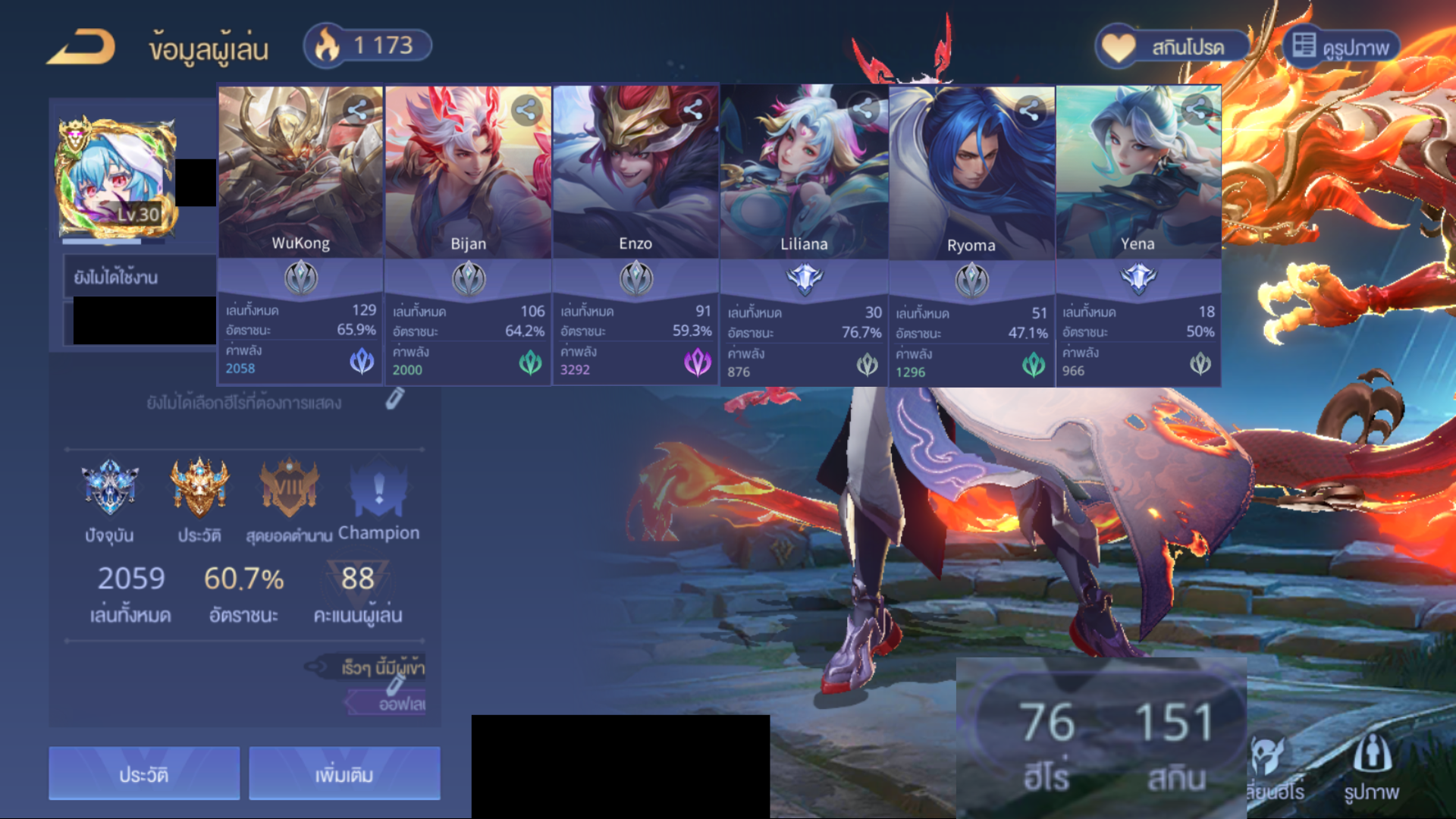Viewport: 1456px width, 819px height.
Task: Choose the Enzo hero card
Action: click(635, 173)
